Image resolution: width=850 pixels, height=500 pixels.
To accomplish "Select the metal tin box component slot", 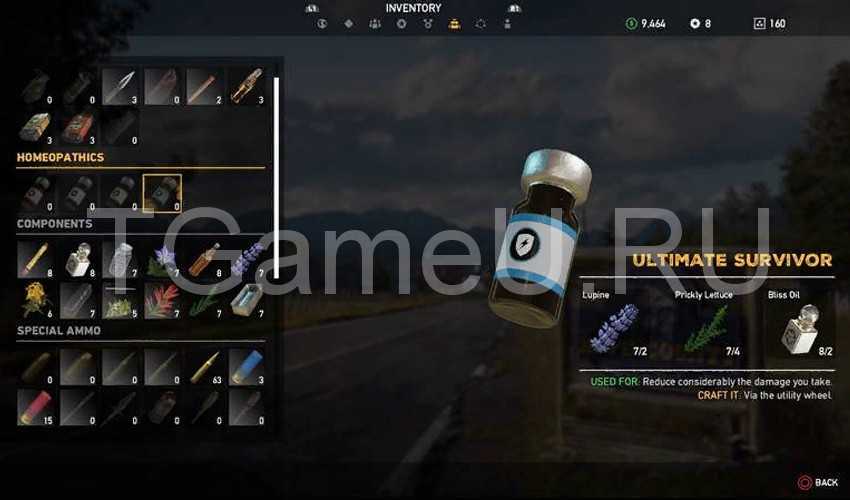I will 245,300.
